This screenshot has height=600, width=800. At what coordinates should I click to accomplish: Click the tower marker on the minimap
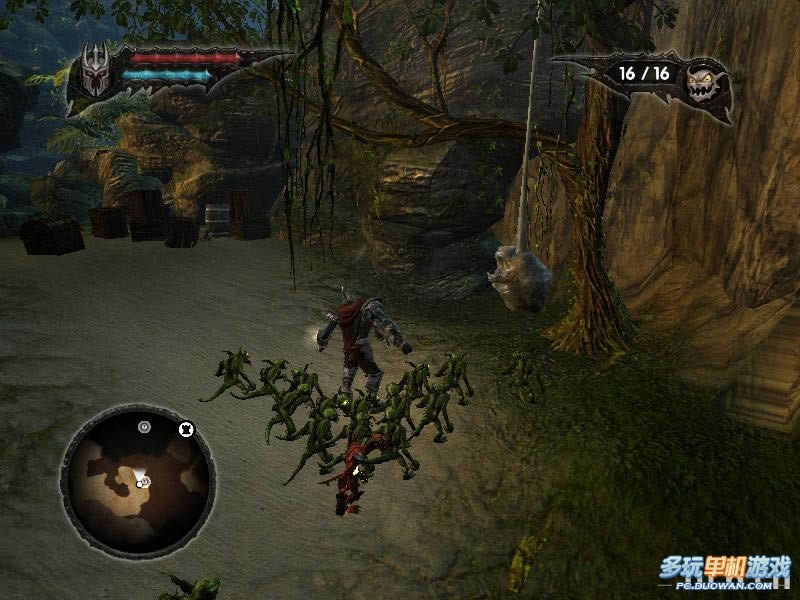coord(185,430)
